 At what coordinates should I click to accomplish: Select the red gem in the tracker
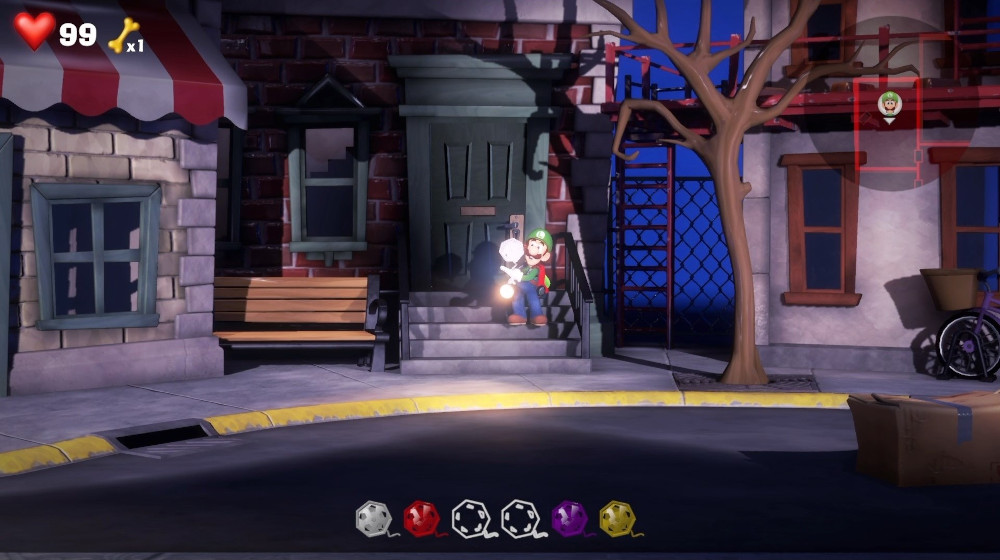click(x=421, y=518)
